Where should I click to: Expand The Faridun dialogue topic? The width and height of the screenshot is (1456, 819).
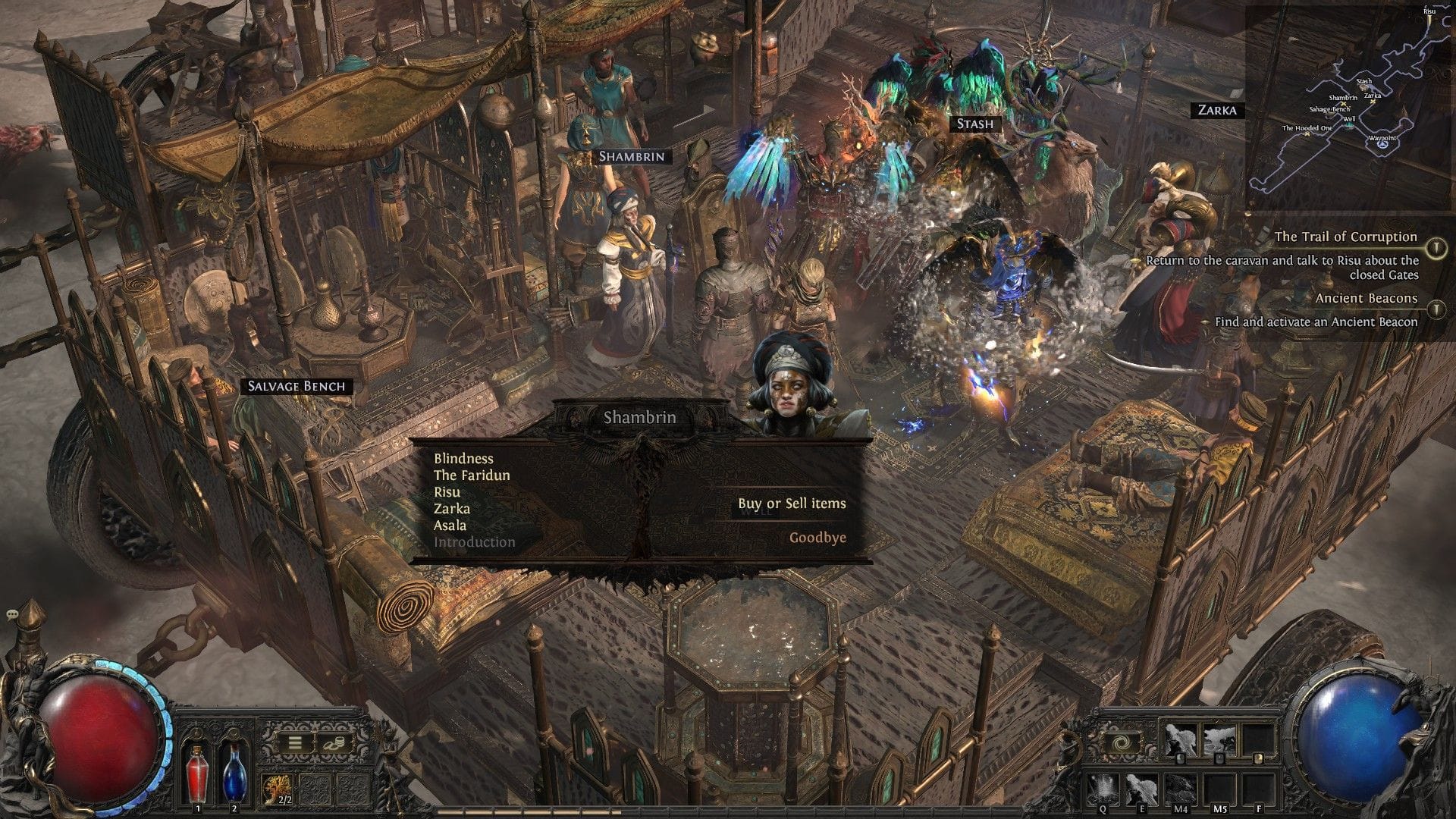pos(472,478)
